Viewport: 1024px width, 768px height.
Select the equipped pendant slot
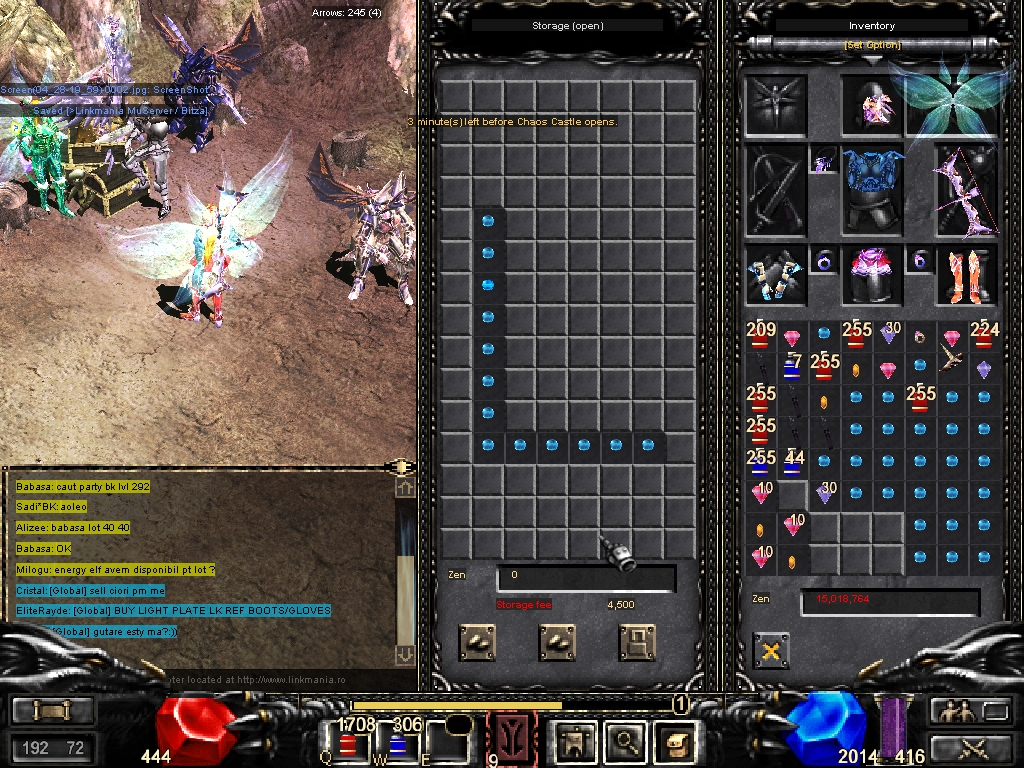(824, 159)
